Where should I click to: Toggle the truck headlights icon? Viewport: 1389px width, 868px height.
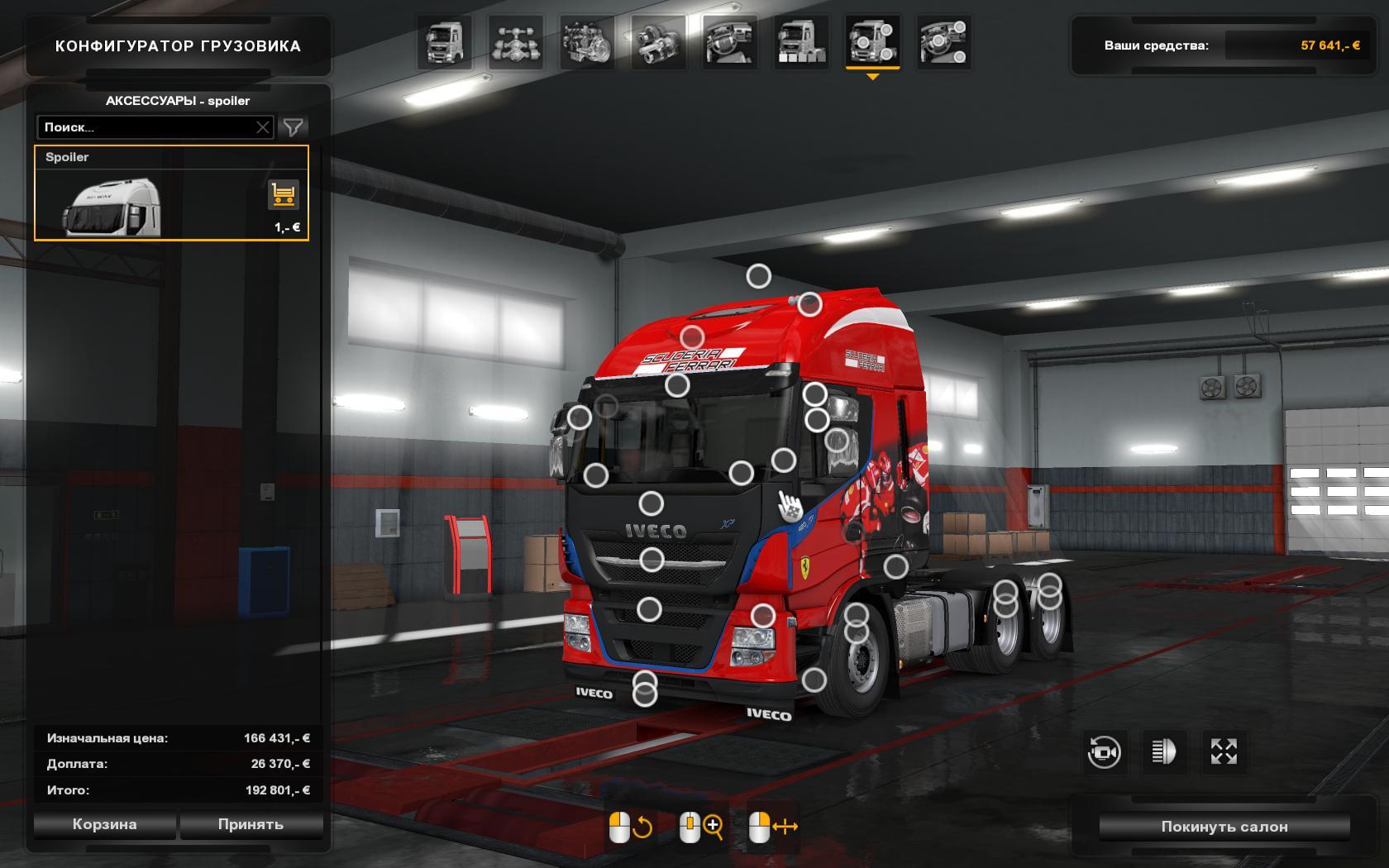[1163, 751]
